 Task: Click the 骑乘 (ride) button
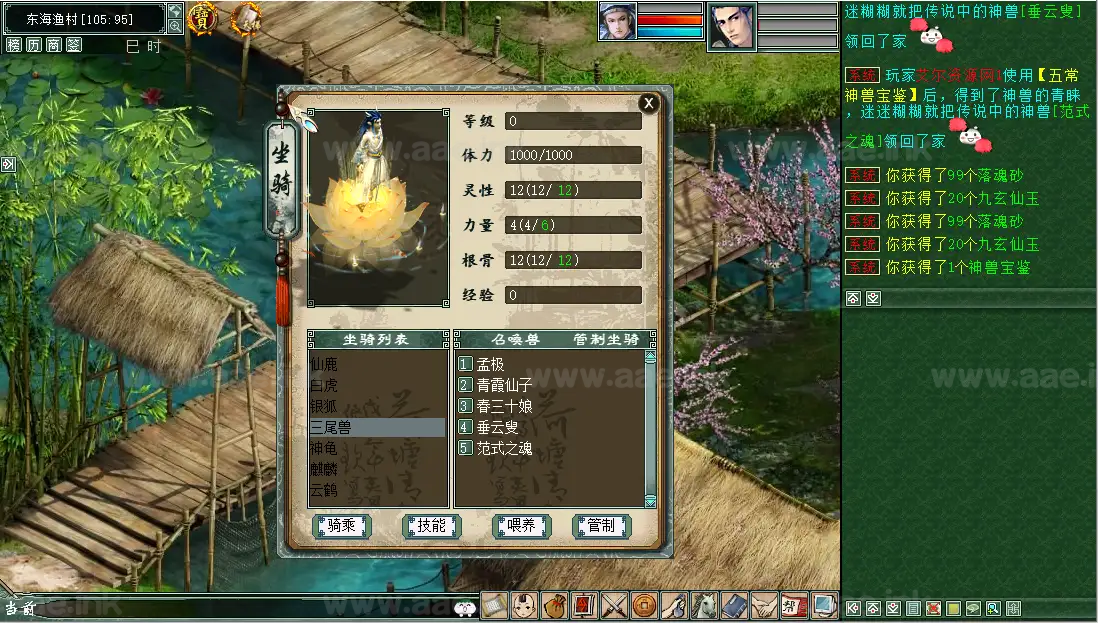point(342,526)
